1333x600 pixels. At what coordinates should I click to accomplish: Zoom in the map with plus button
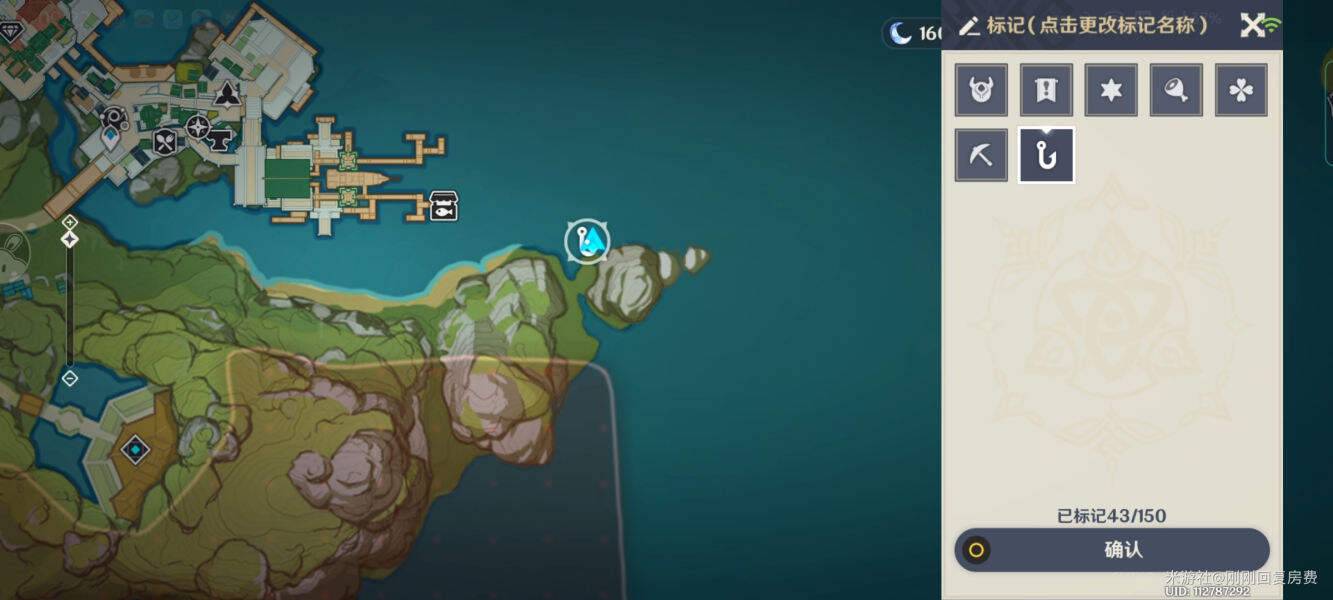[x=69, y=222]
